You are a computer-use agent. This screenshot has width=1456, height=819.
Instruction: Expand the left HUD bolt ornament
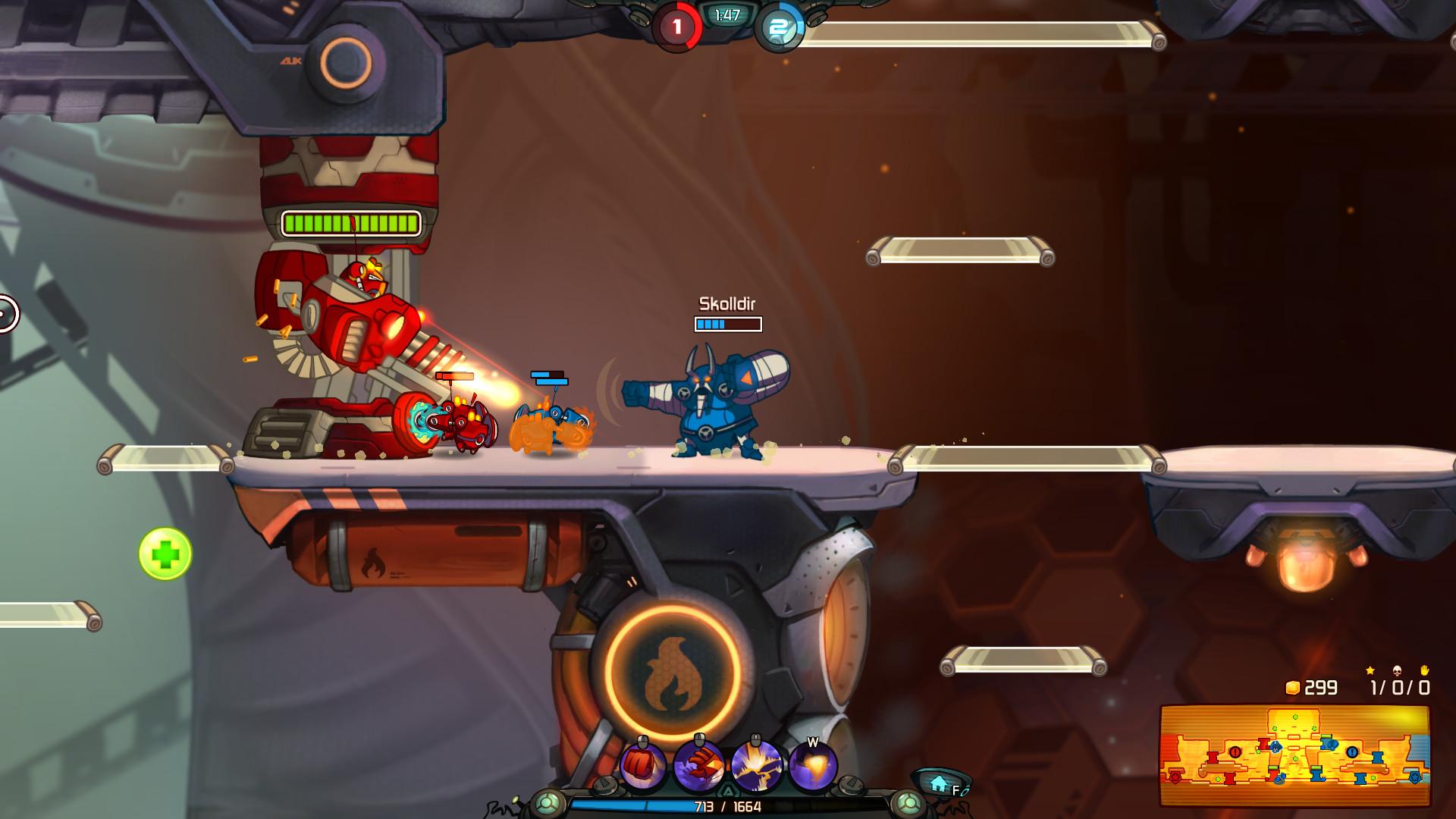click(547, 802)
